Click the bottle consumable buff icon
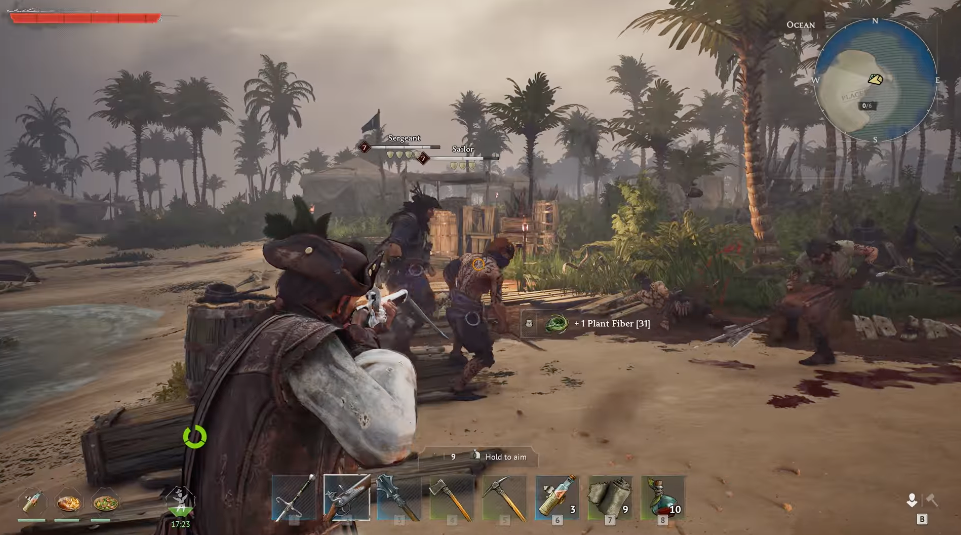Image resolution: width=961 pixels, height=535 pixels. [31, 502]
